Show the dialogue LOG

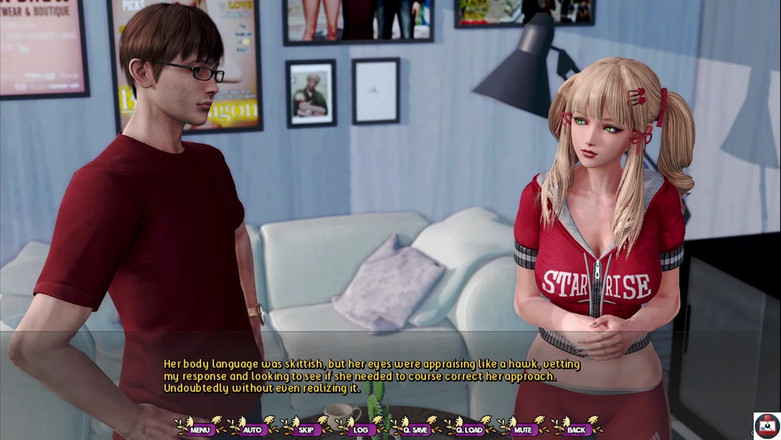pos(361,429)
